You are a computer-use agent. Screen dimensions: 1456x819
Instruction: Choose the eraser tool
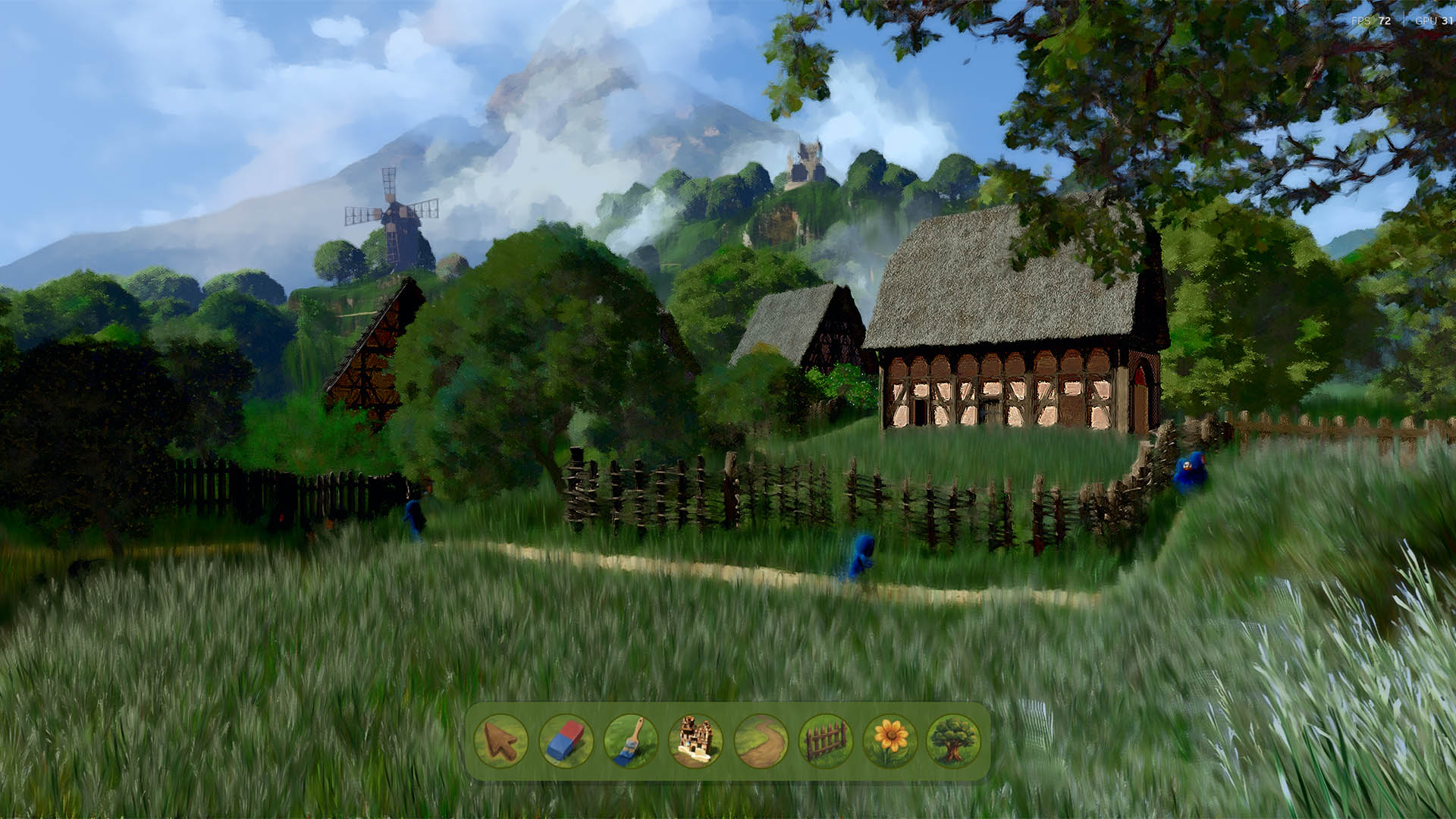[566, 741]
